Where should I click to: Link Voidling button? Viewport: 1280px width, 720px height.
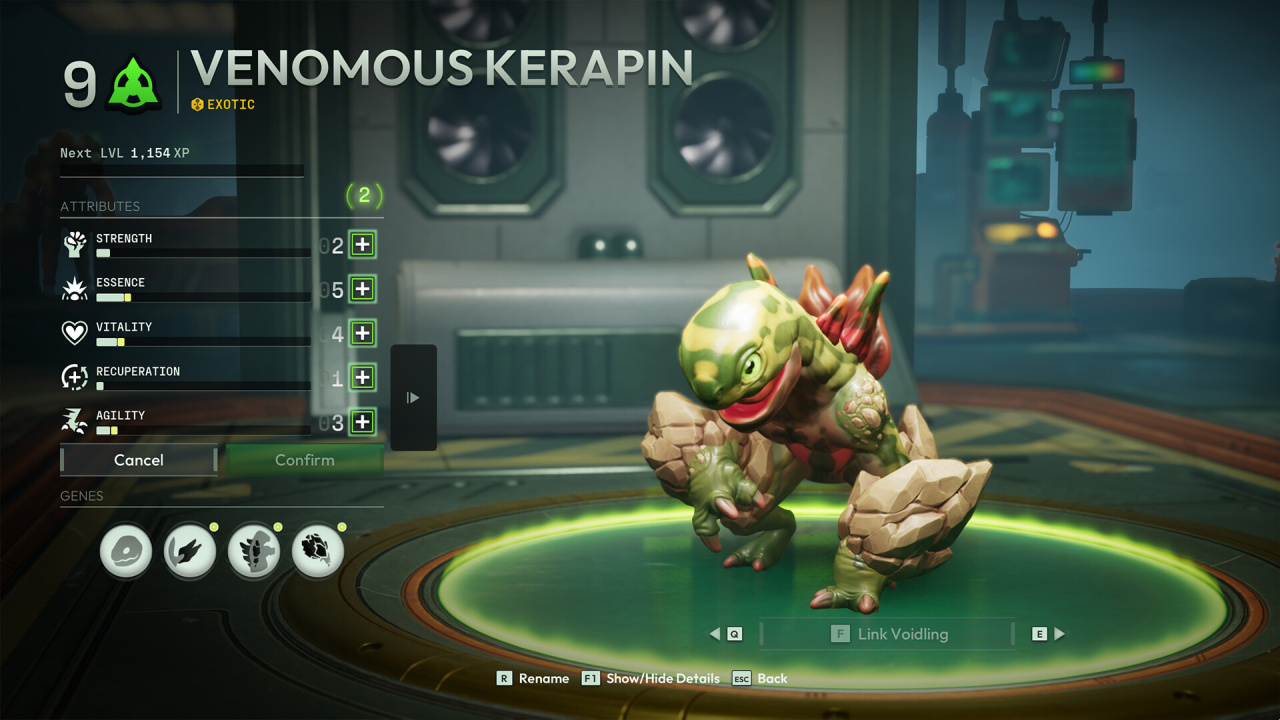(888, 634)
